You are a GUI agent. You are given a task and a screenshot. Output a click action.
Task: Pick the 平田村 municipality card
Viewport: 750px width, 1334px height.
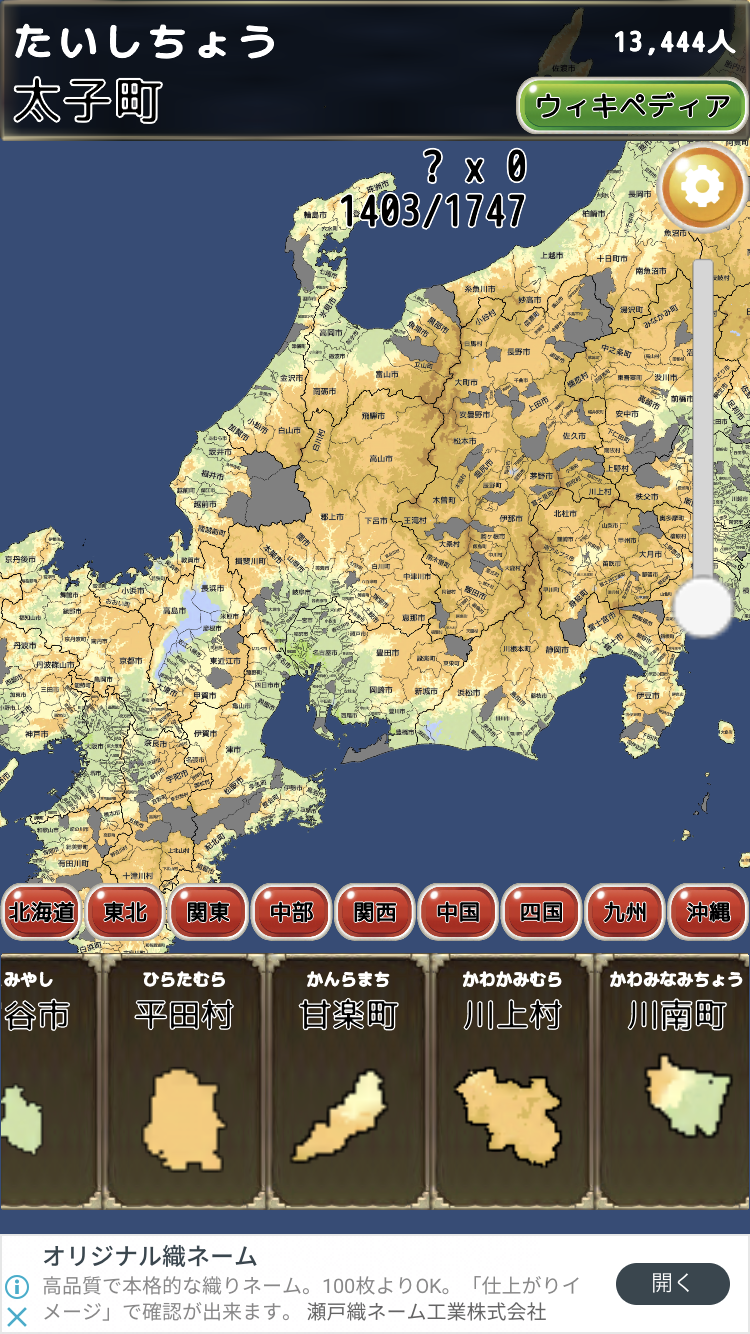pyautogui.click(x=184, y=1080)
